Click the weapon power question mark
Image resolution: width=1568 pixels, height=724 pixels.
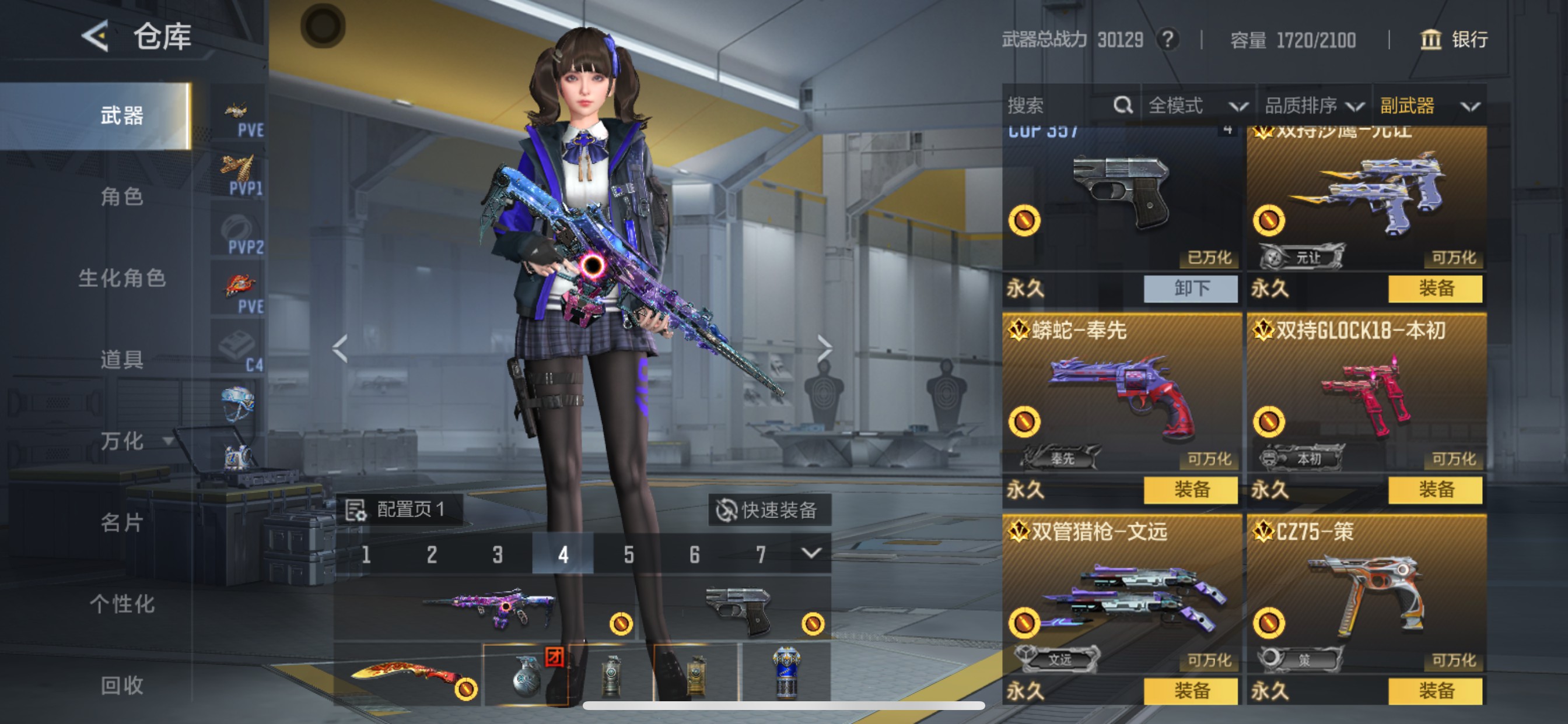click(x=1167, y=40)
